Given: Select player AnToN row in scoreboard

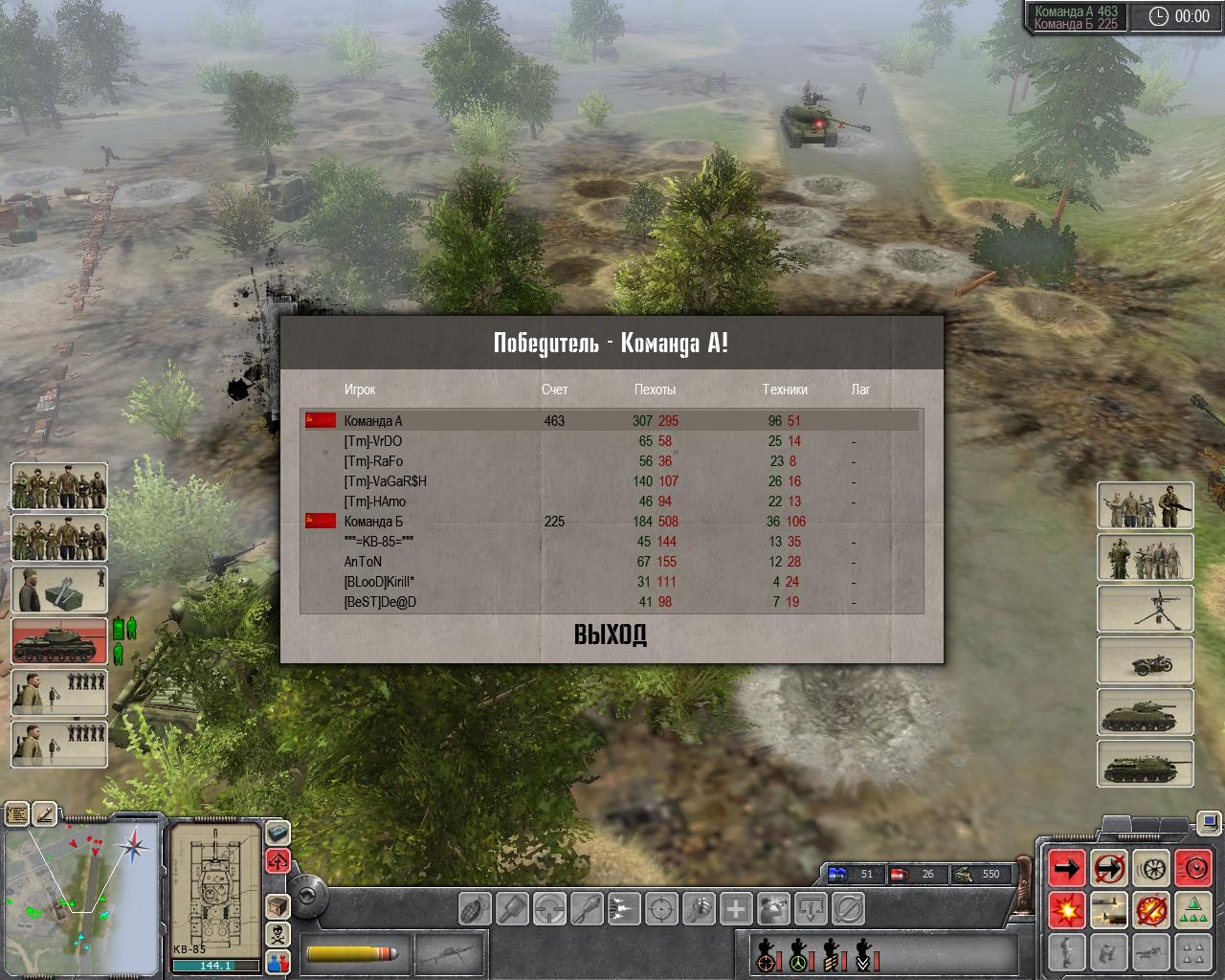Looking at the screenshot, I should 363,562.
